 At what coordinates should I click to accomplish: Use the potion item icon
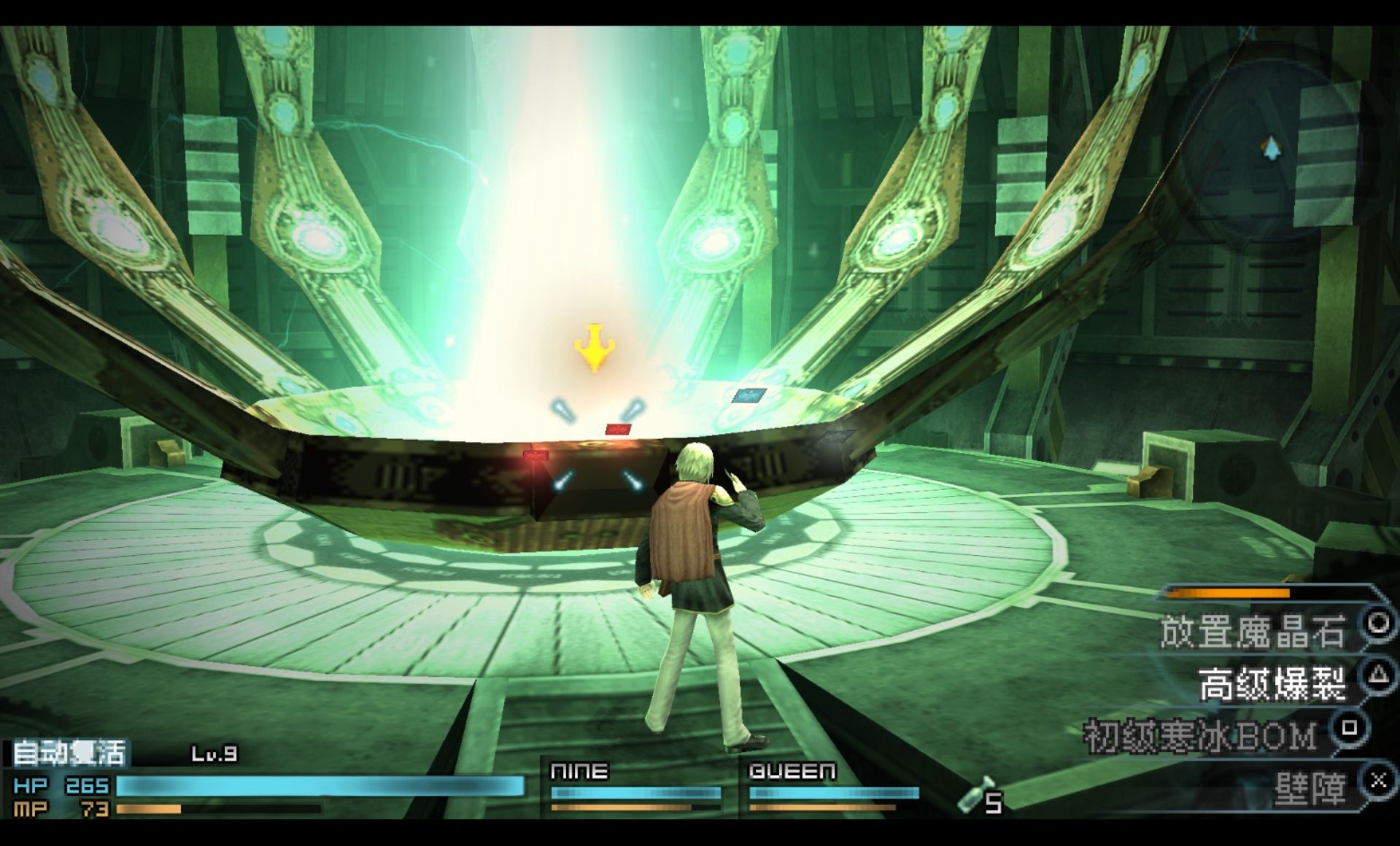(x=975, y=795)
